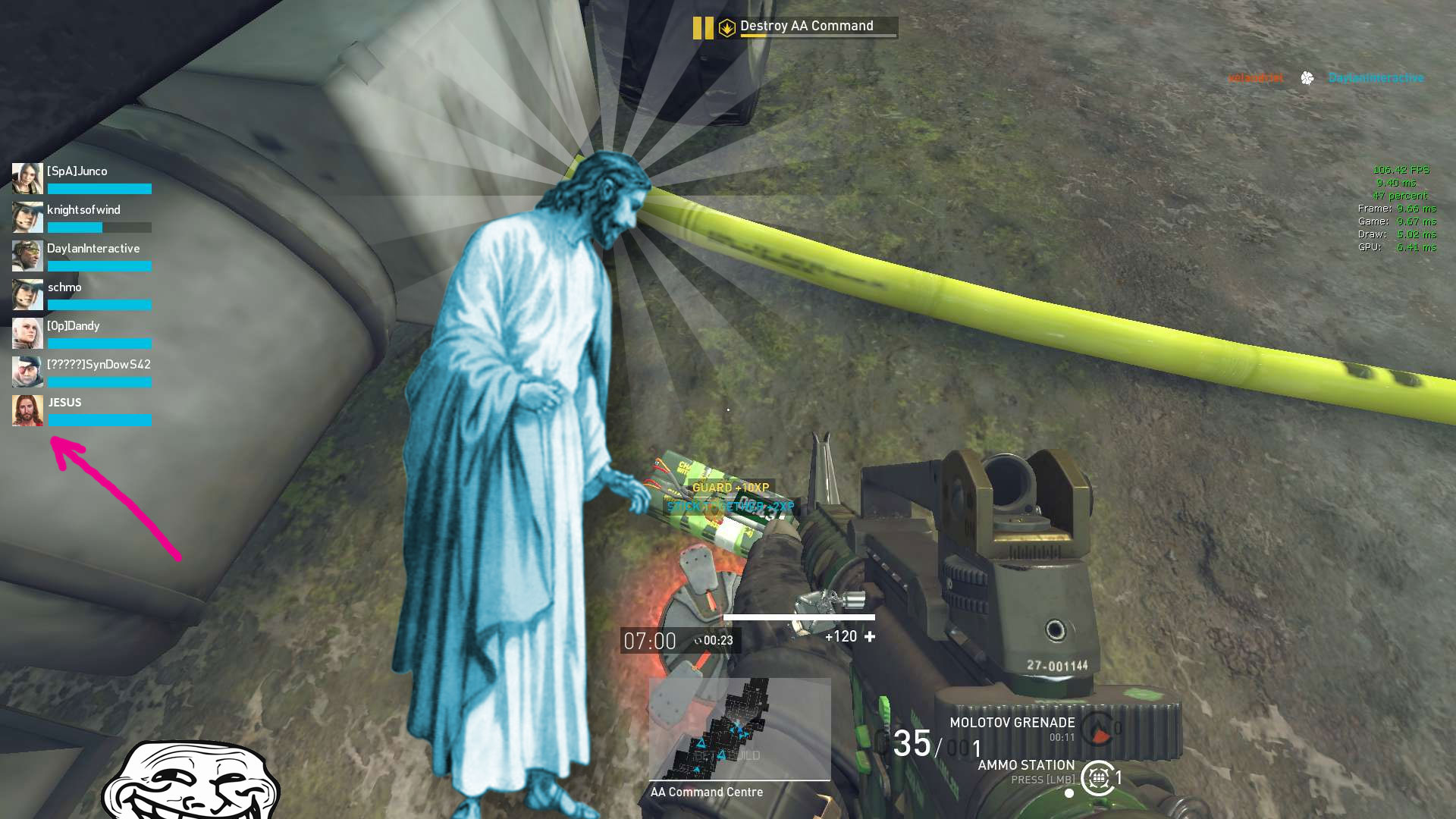Activate the Molotov Grenade ability icon
This screenshot has width=1456, height=819.
click(x=1097, y=730)
